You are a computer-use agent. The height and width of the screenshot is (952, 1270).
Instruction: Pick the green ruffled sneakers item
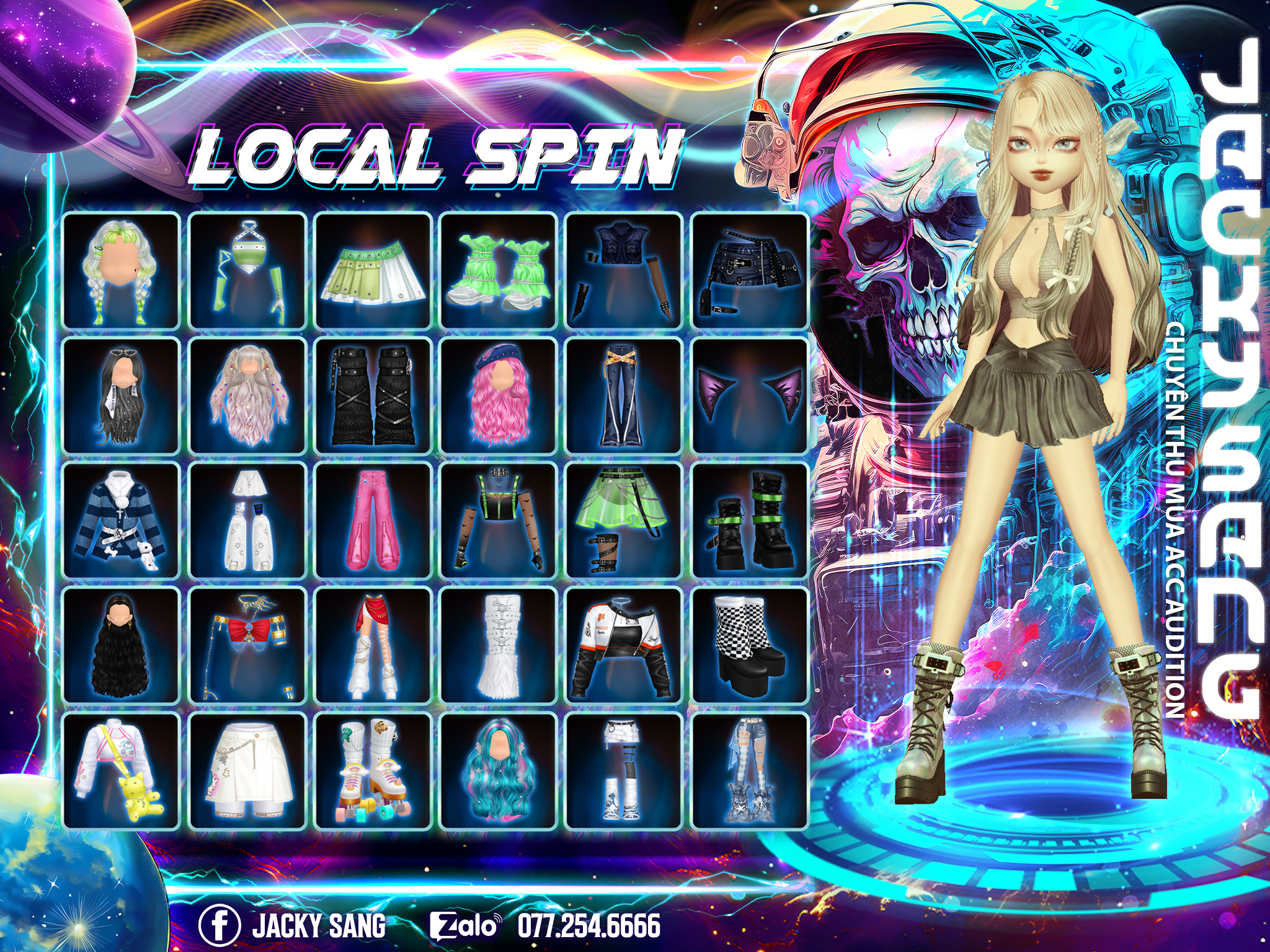pos(498,270)
